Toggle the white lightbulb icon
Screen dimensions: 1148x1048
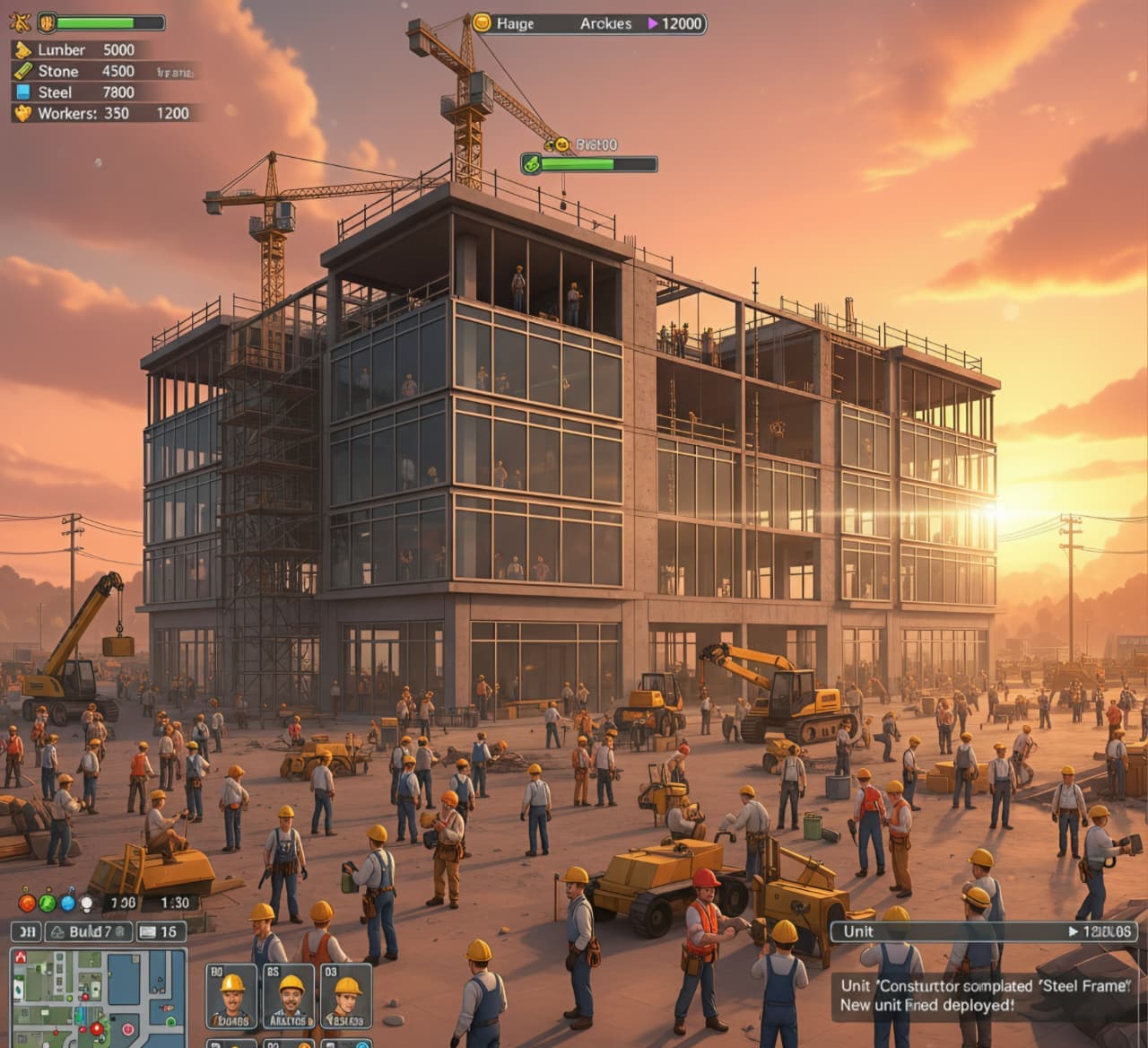click(x=86, y=903)
